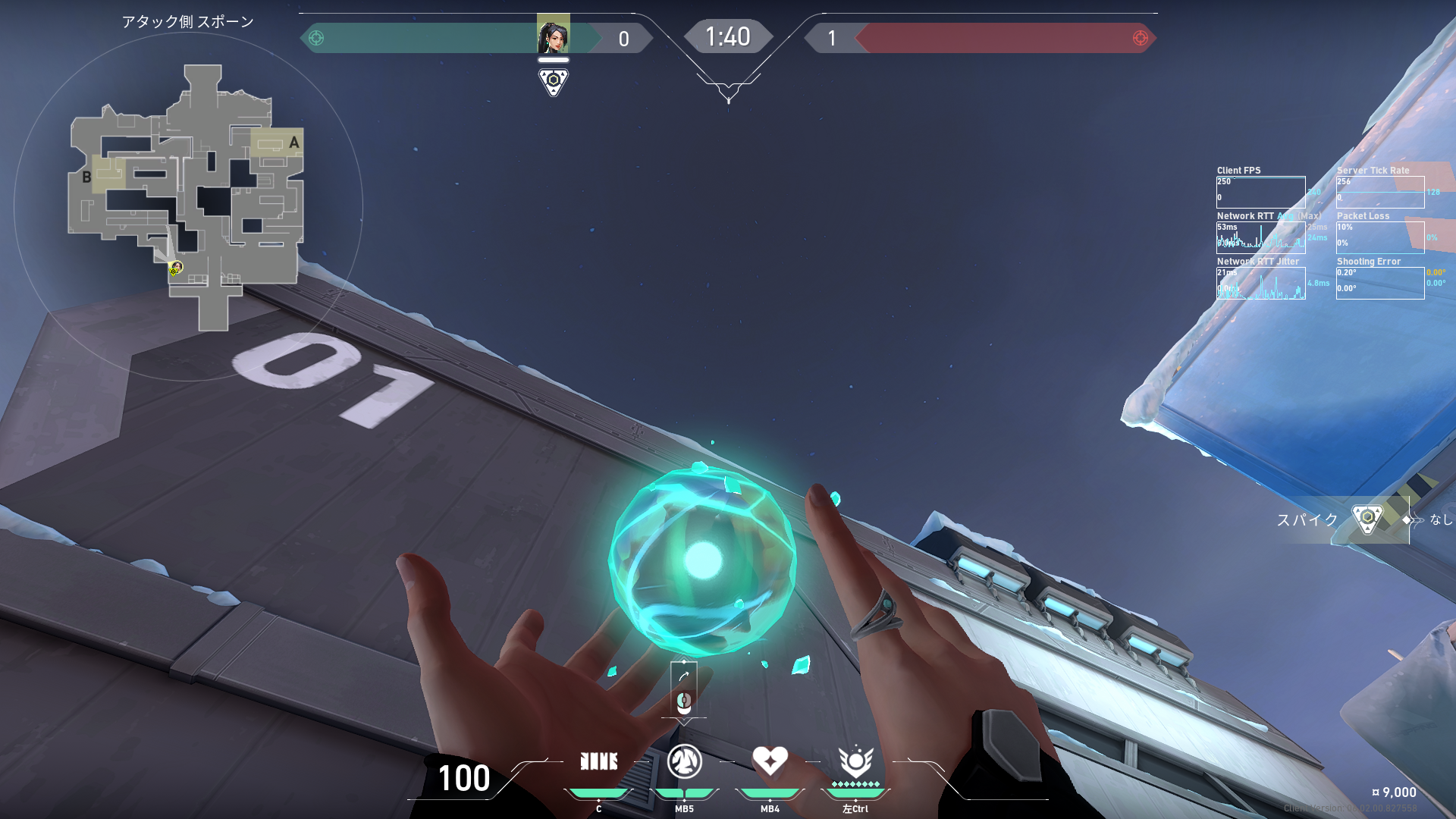The height and width of the screenshot is (819, 1456).
Task: Activate Sage's Slow Orb ability icon
Action: 684,761
